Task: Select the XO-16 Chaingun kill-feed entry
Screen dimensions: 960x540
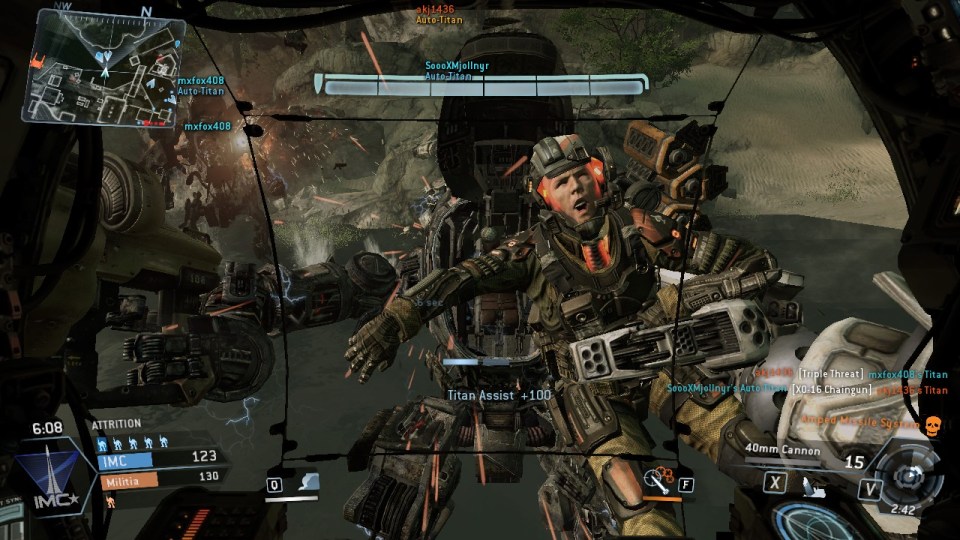Action: [833, 389]
